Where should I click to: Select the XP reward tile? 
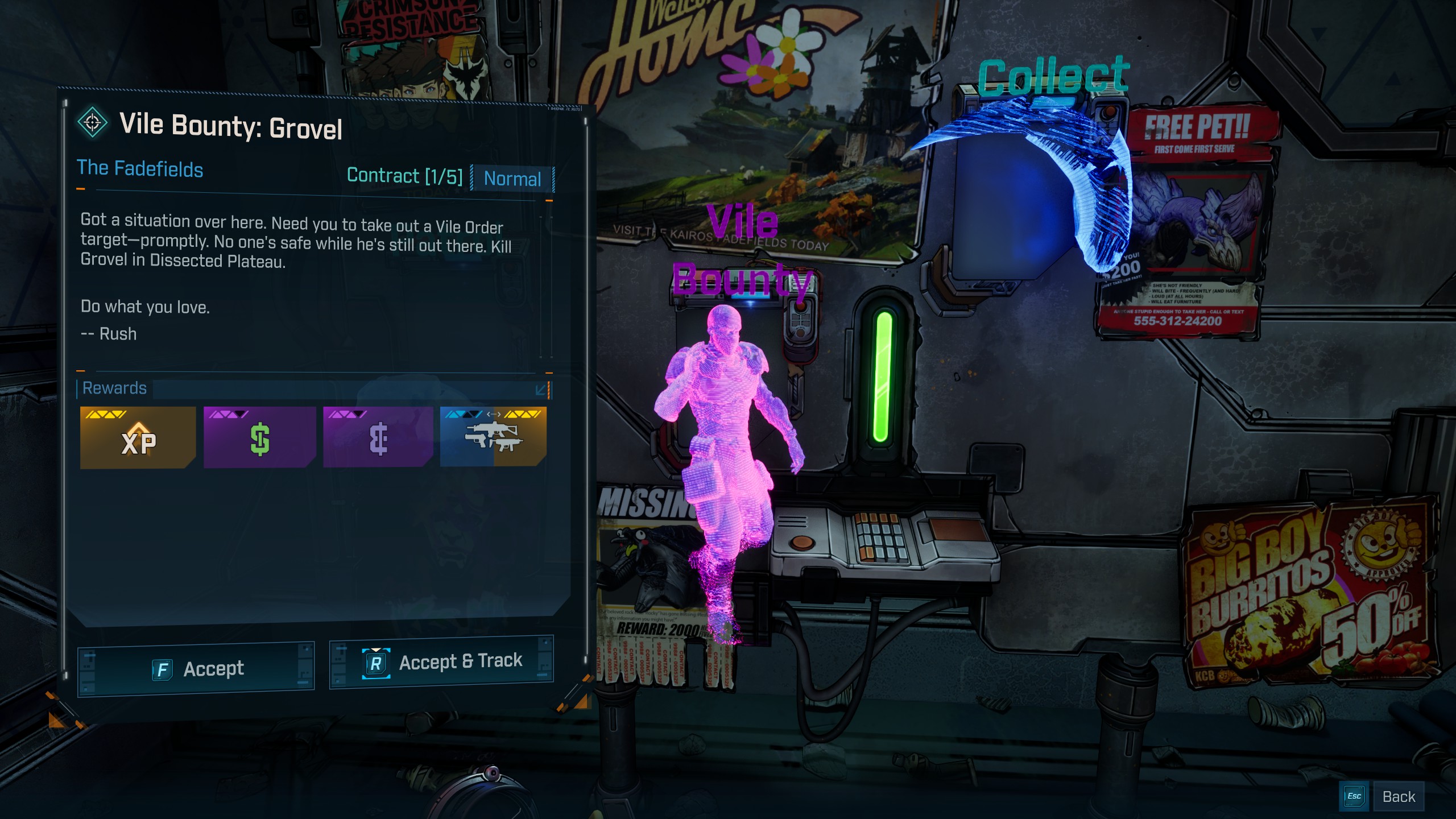[x=138, y=437]
